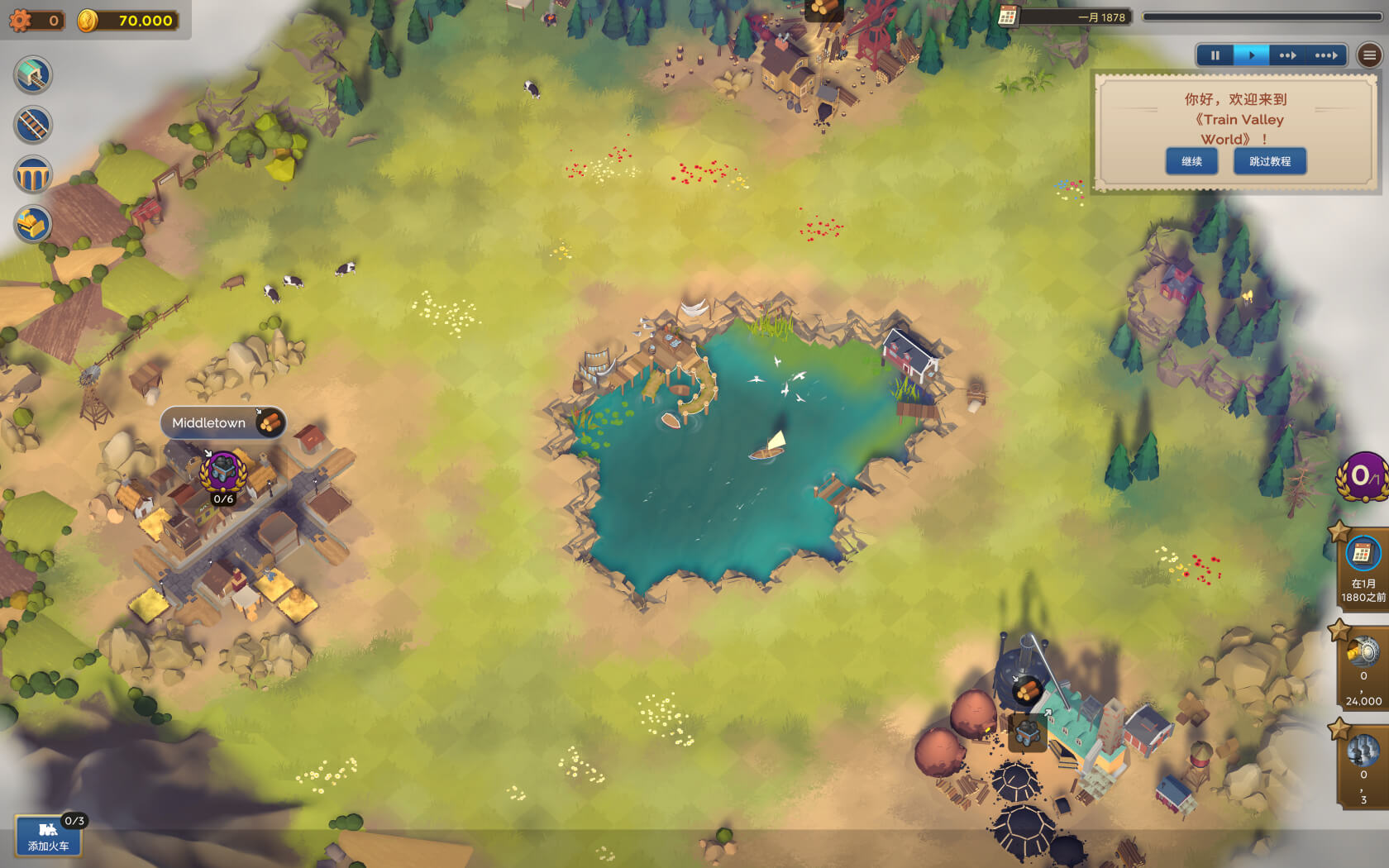Click the 继续 continue button
This screenshot has height=868, width=1389.
point(1191,161)
